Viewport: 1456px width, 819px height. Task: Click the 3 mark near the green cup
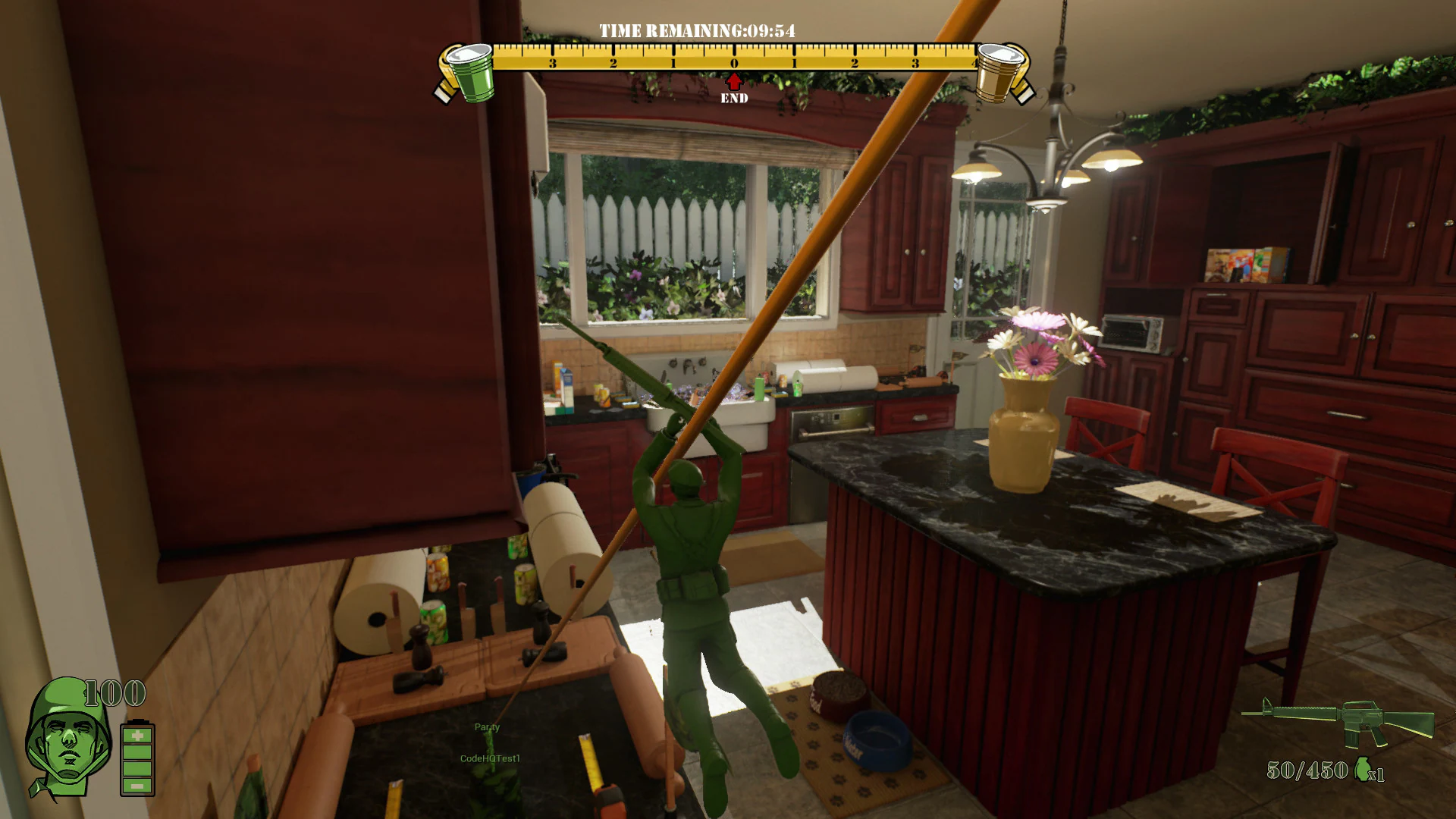[552, 64]
